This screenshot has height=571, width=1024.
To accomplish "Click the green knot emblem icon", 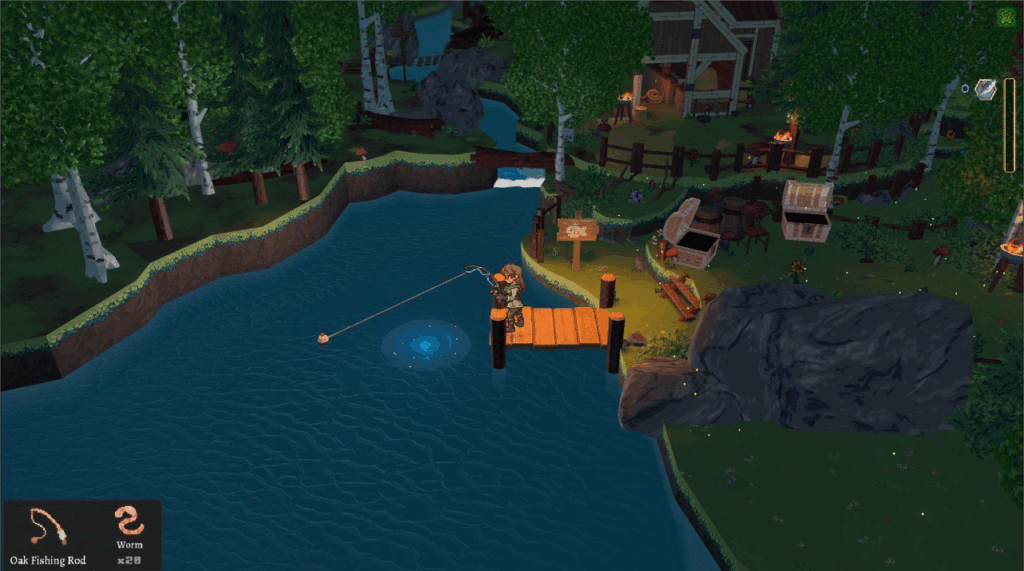I will pos(1006,16).
